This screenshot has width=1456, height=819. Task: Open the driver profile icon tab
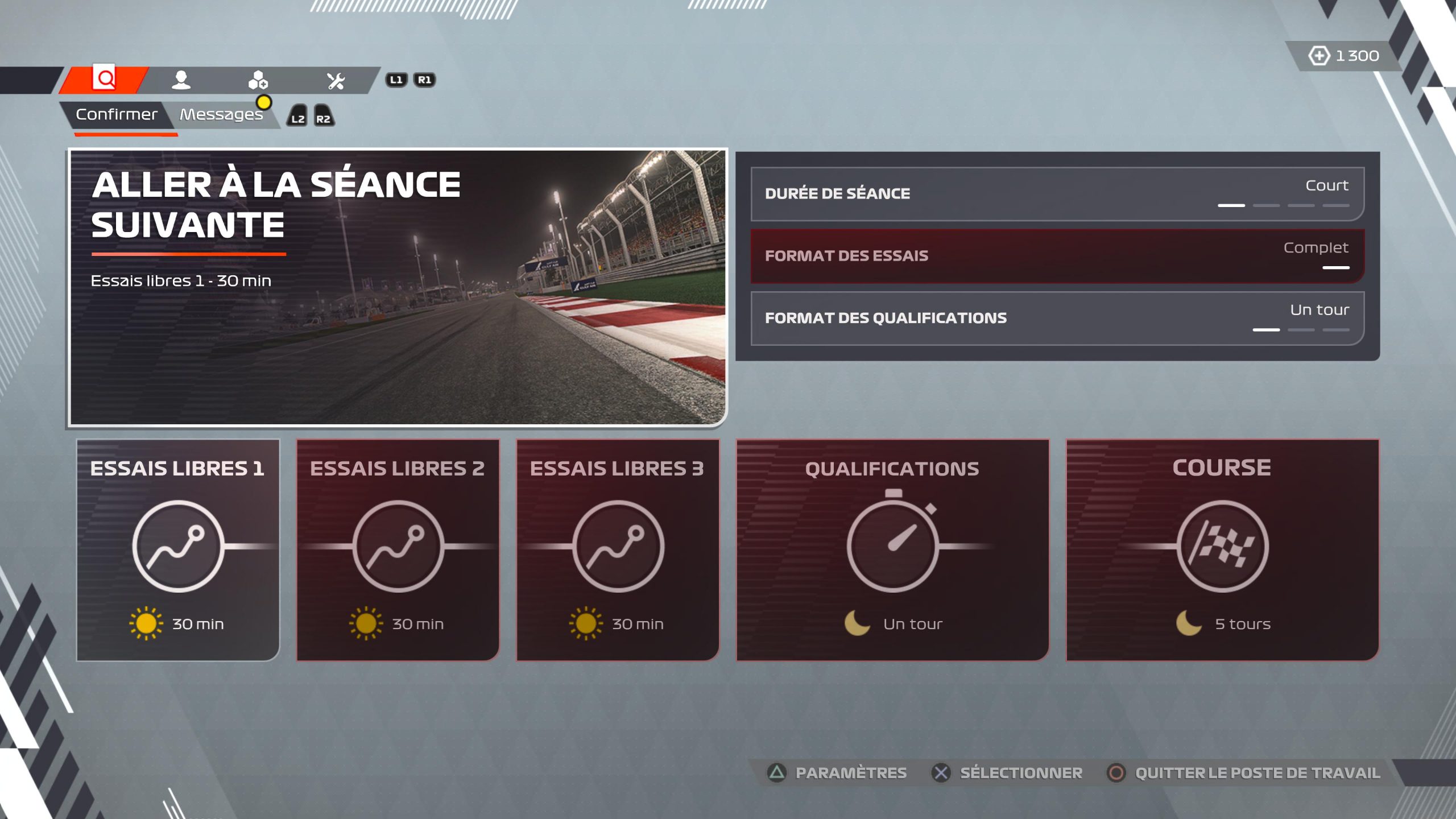[181, 80]
